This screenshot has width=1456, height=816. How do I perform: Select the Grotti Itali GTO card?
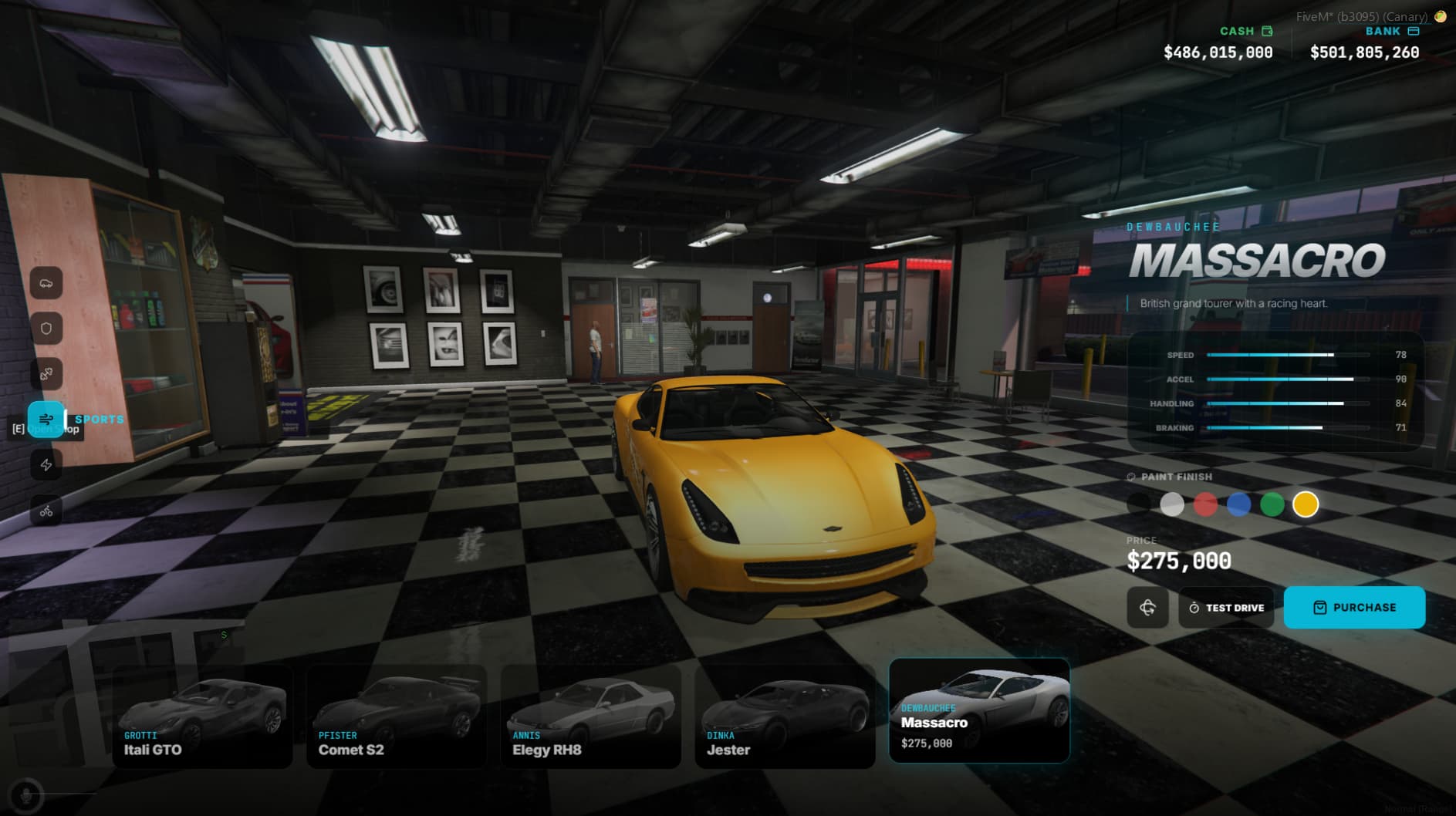pyautogui.click(x=202, y=717)
